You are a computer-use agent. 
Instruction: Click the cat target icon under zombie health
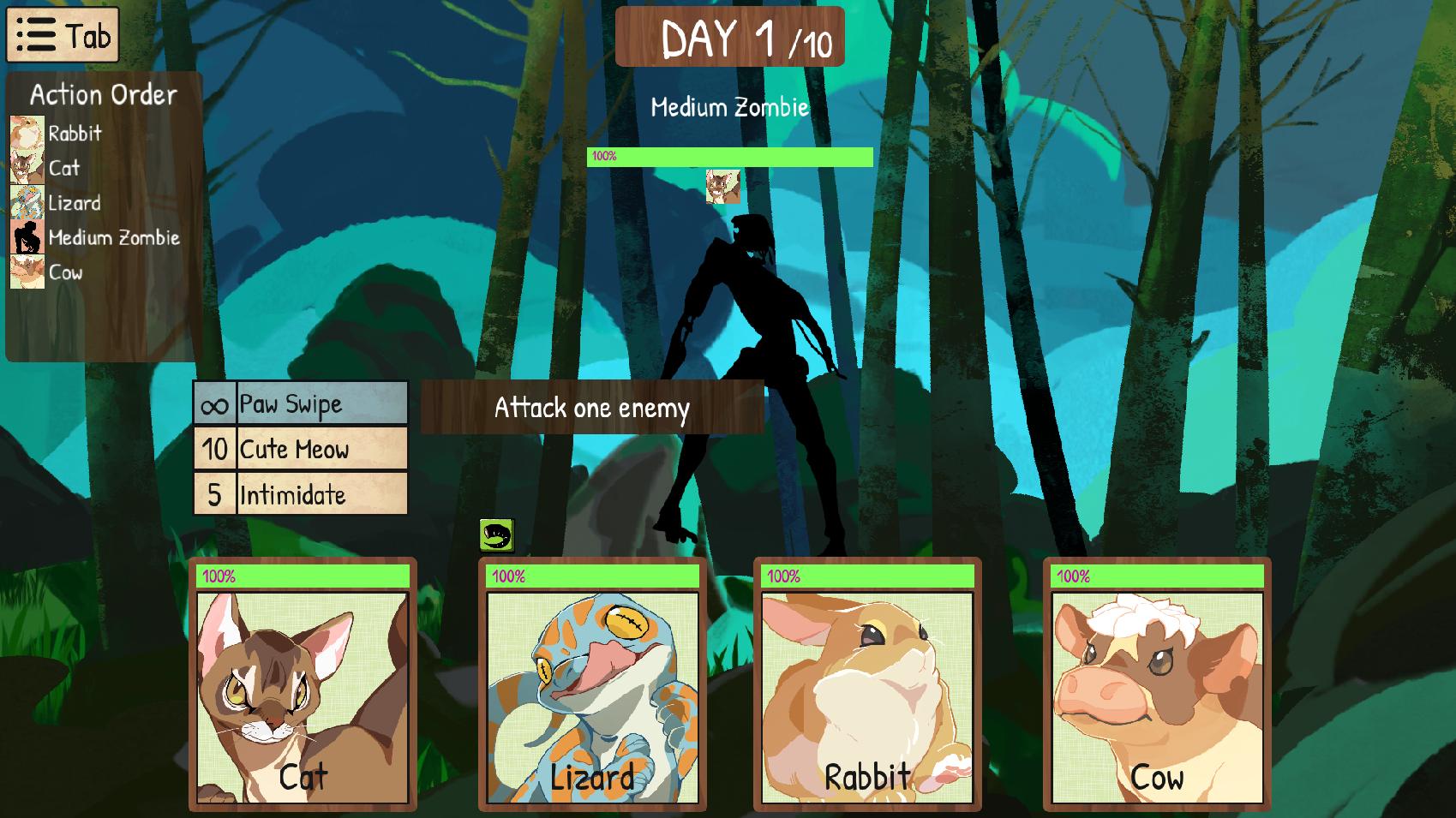722,186
